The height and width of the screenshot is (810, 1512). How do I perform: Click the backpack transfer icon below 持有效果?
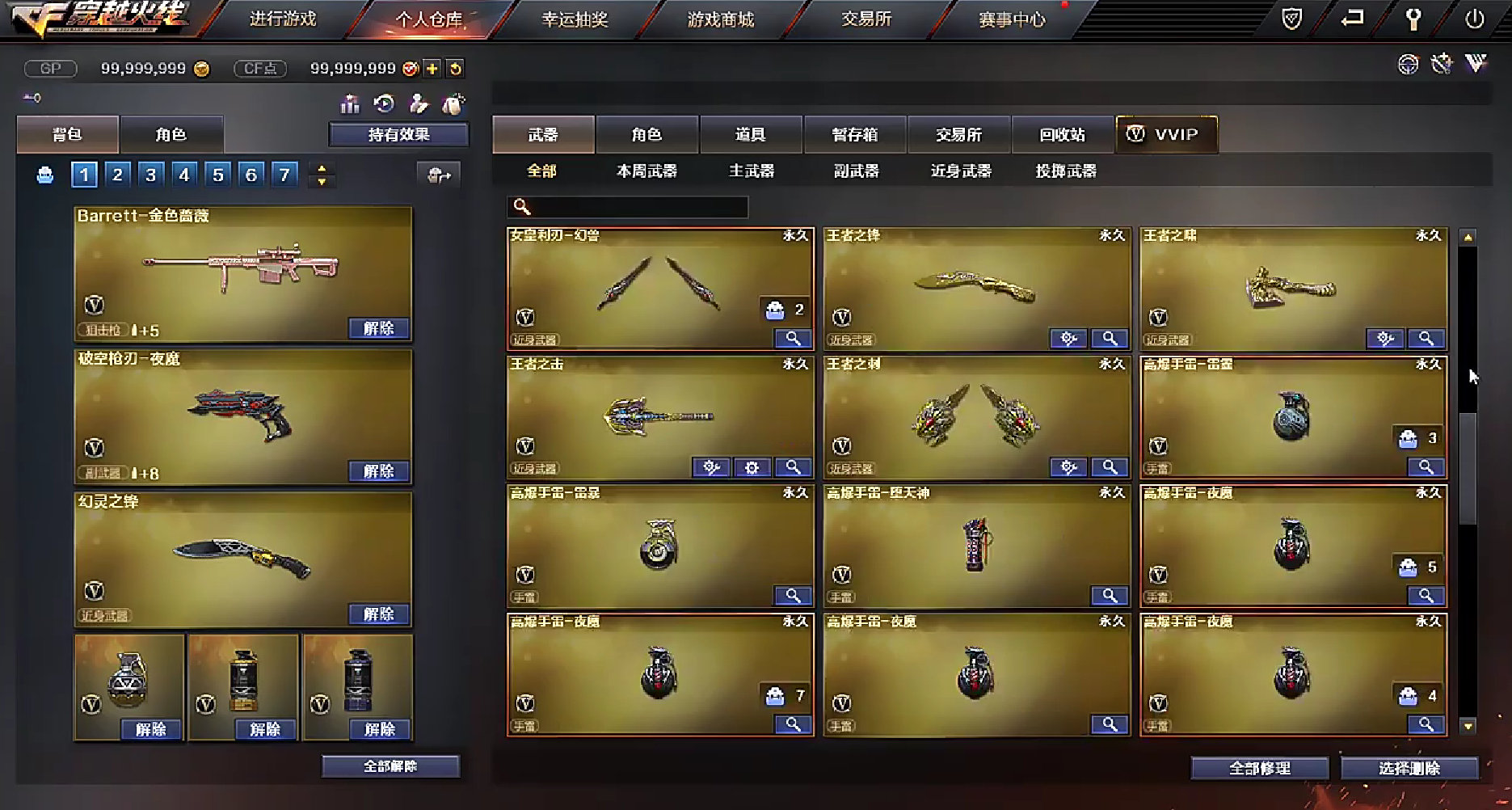pyautogui.click(x=440, y=175)
